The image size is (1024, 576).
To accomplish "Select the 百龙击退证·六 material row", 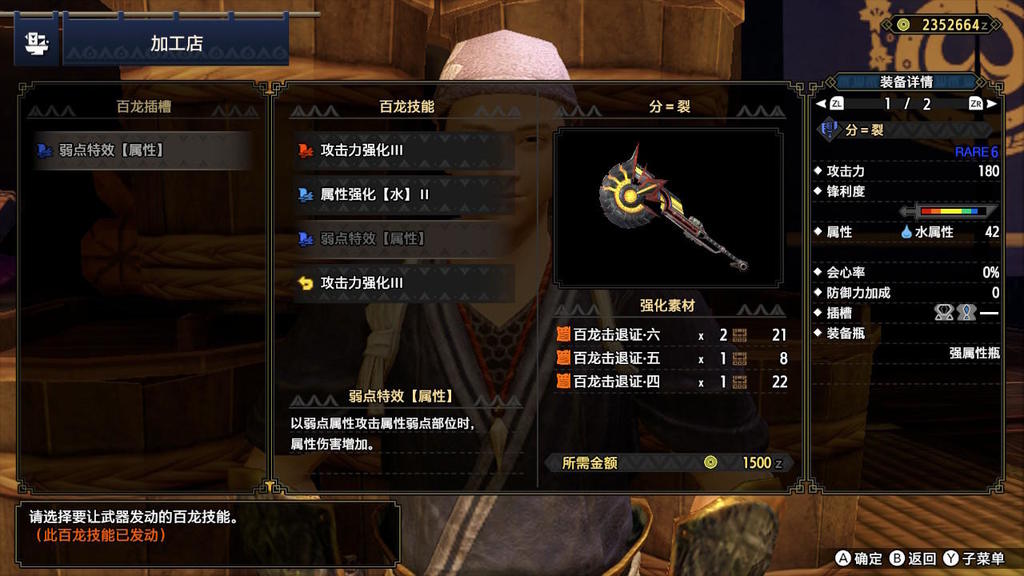I will click(x=670, y=335).
